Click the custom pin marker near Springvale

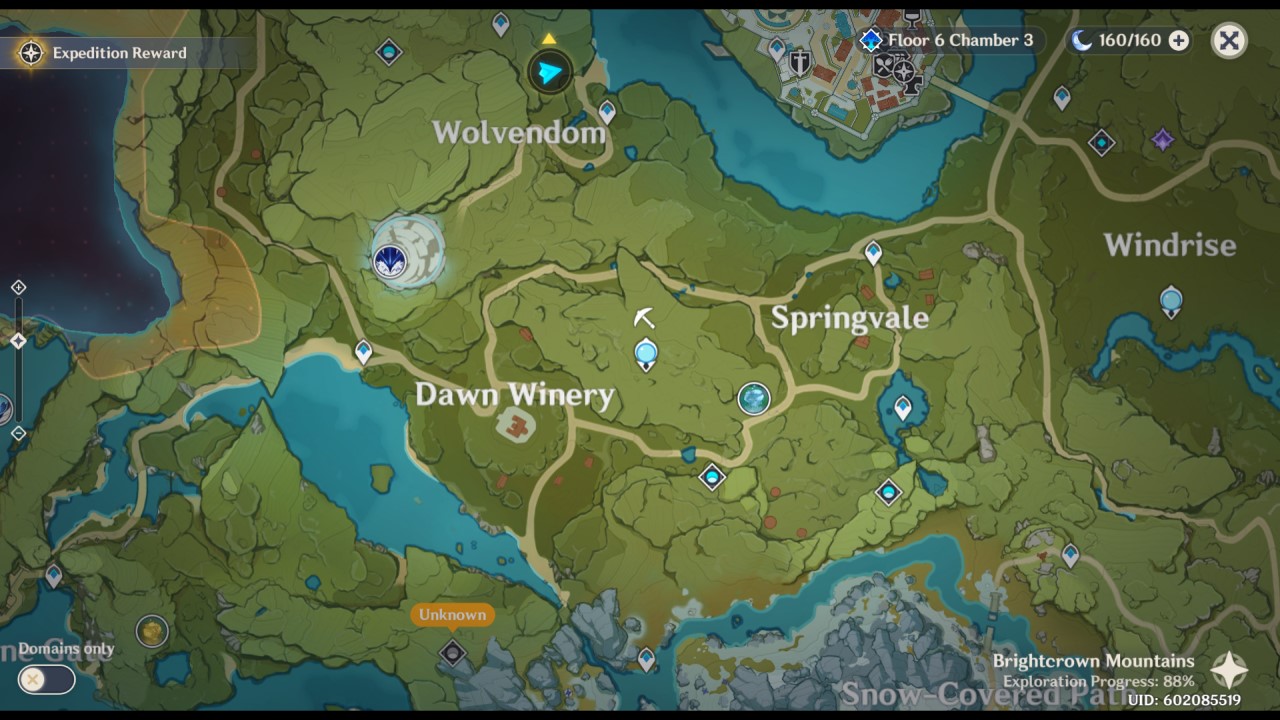pyautogui.click(x=647, y=352)
